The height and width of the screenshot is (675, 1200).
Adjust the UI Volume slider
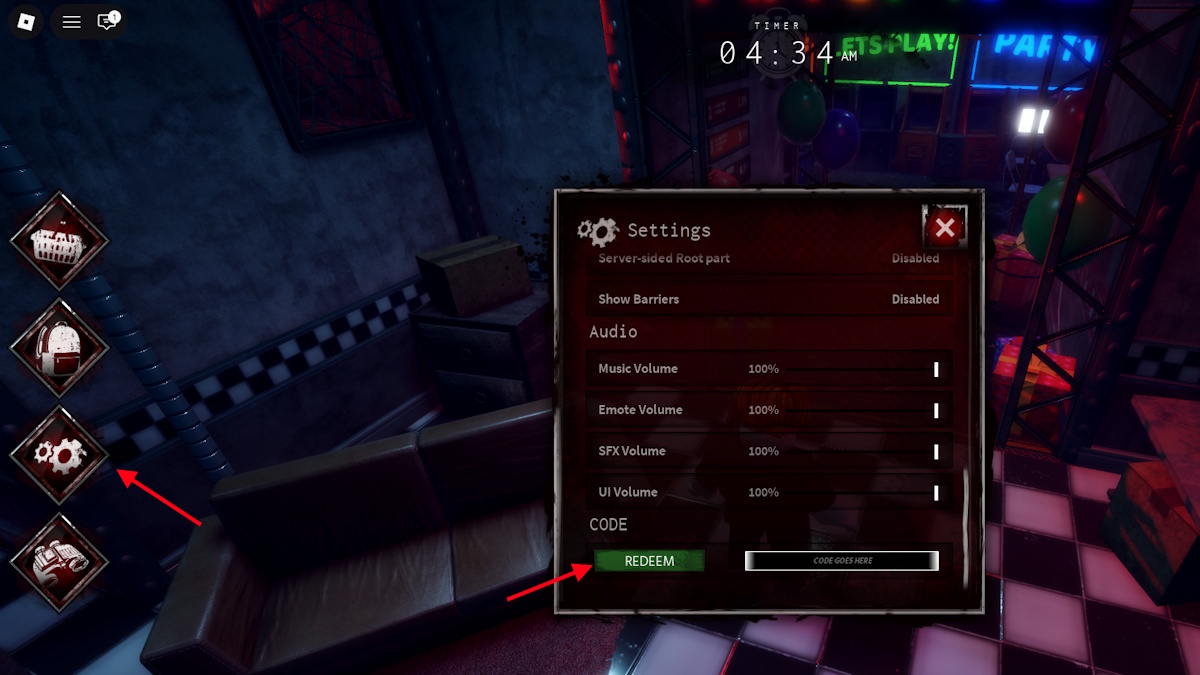[x=936, y=492]
